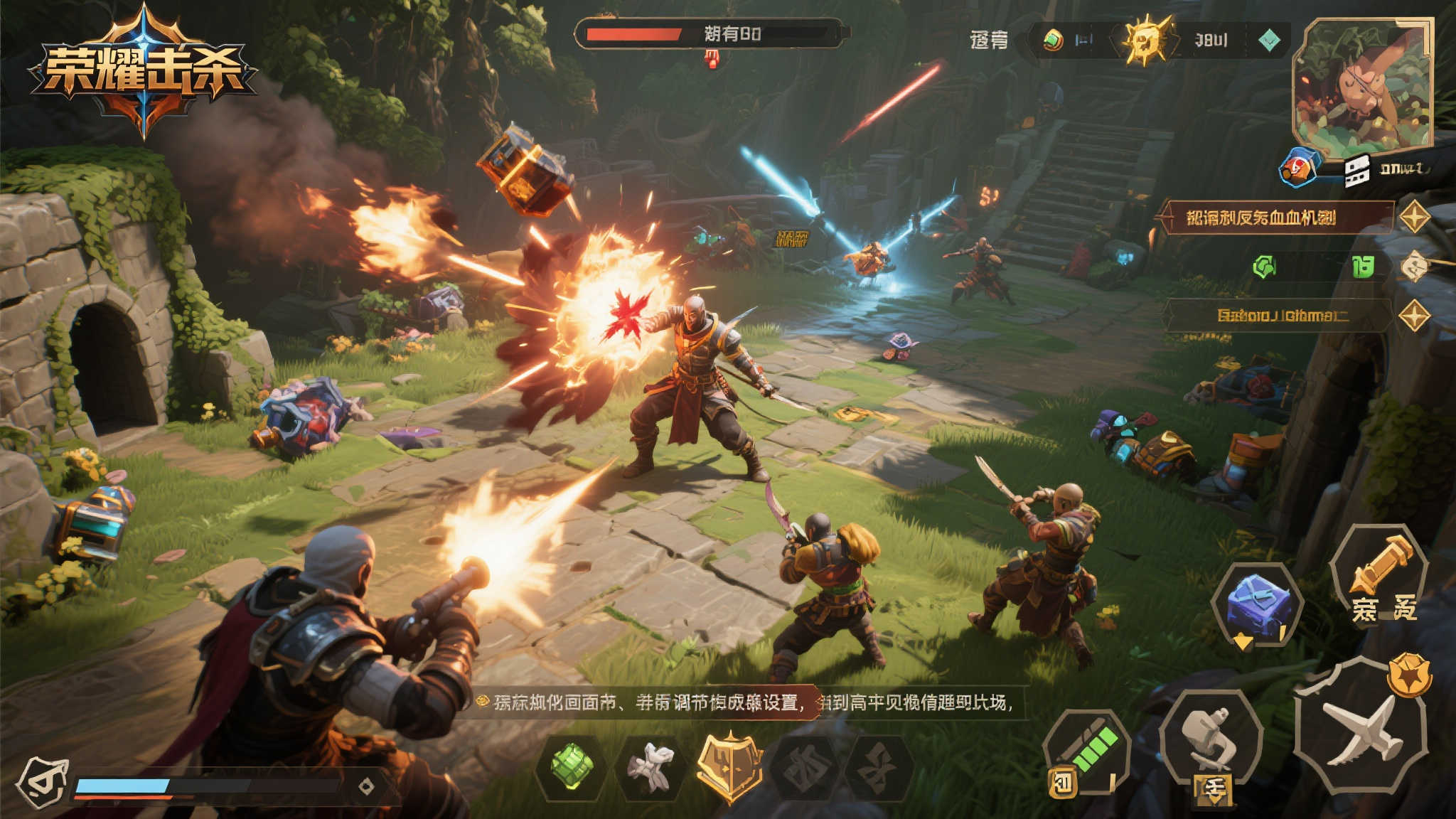The width and height of the screenshot is (1456, 819).
Task: Click the game logo emblem
Action: coord(143,71)
